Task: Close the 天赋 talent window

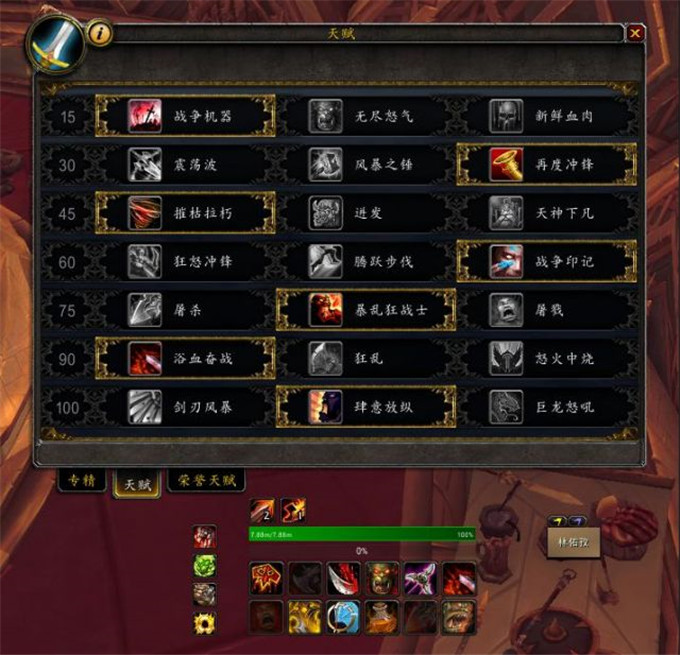Action: [x=635, y=33]
